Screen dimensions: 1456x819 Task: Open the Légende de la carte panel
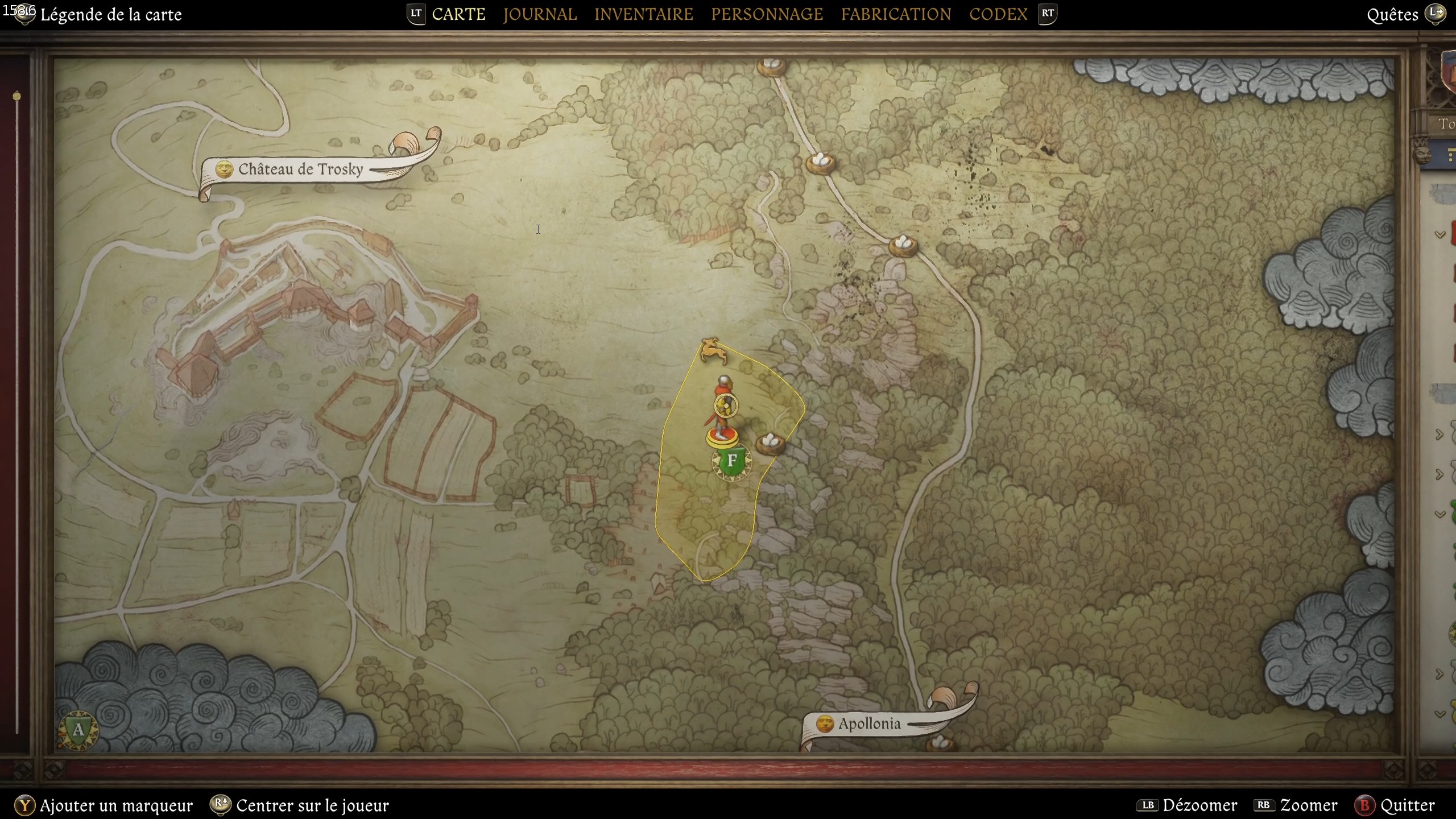(x=111, y=14)
